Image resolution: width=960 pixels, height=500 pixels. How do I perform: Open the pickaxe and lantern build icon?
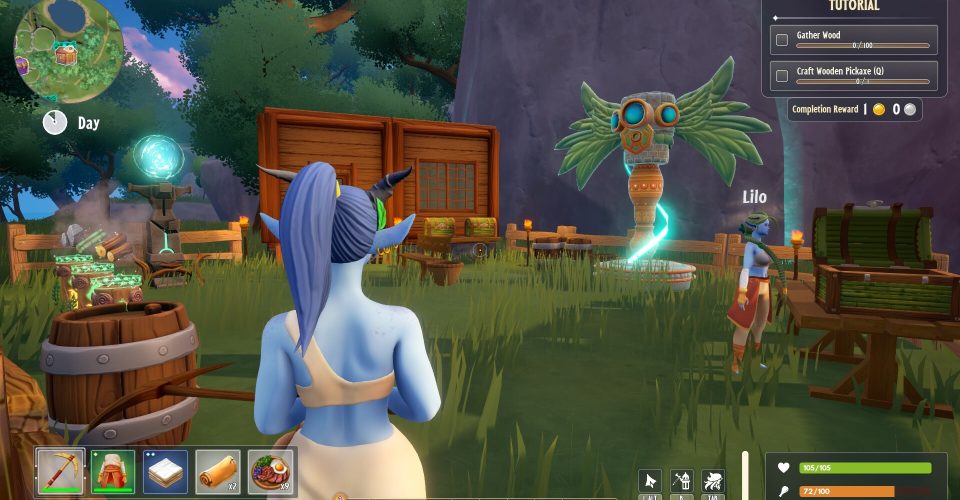pyautogui.click(x=682, y=481)
